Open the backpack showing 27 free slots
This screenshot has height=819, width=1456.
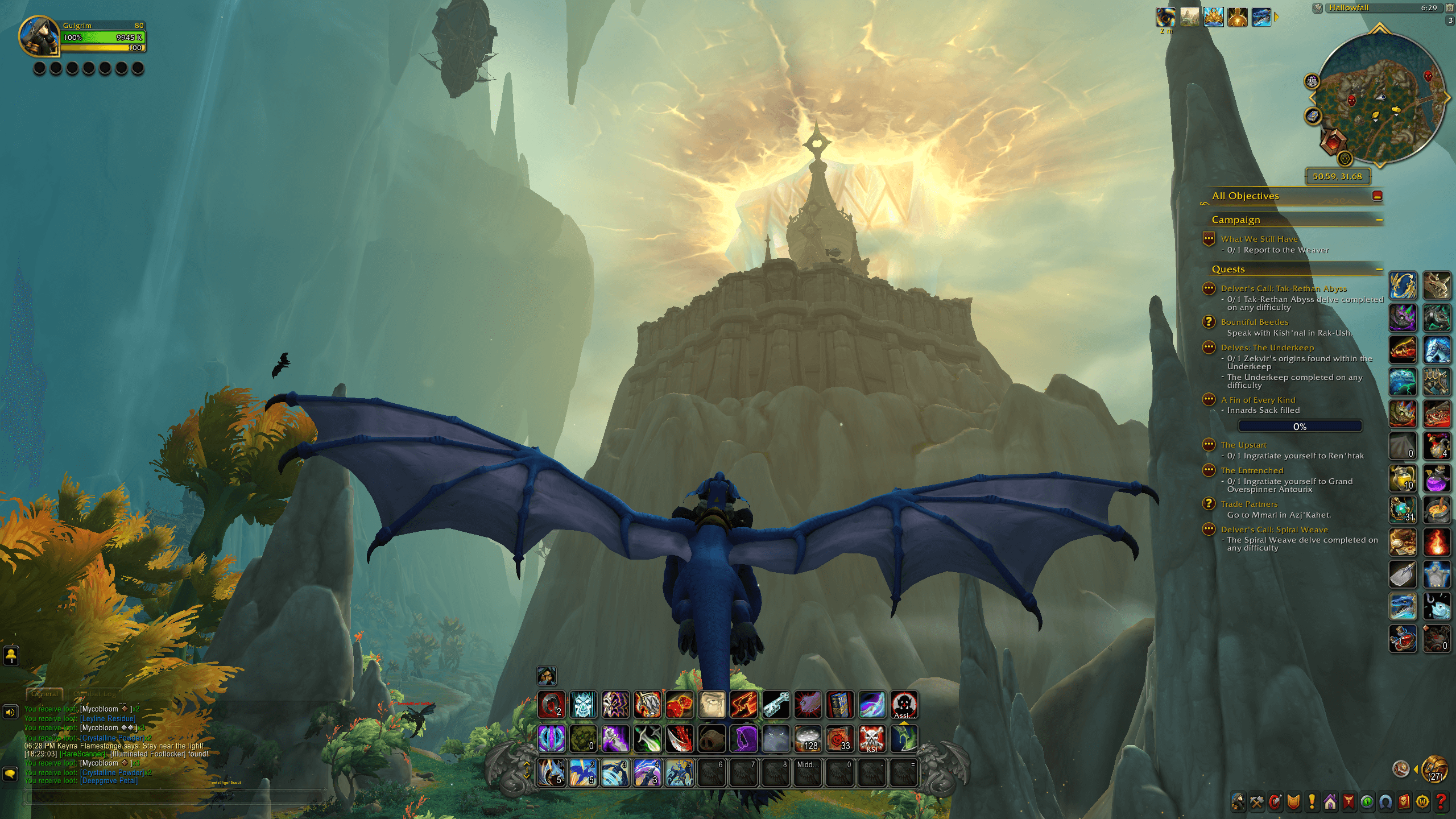tap(1434, 770)
